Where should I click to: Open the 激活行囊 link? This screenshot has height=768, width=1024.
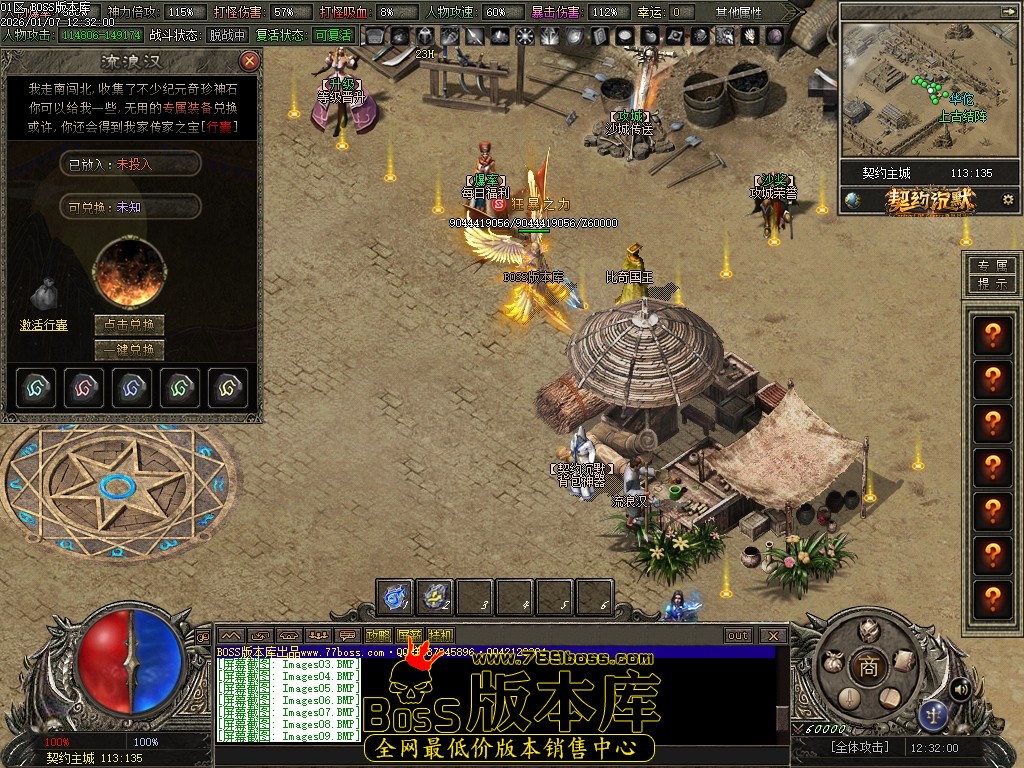pyautogui.click(x=44, y=325)
